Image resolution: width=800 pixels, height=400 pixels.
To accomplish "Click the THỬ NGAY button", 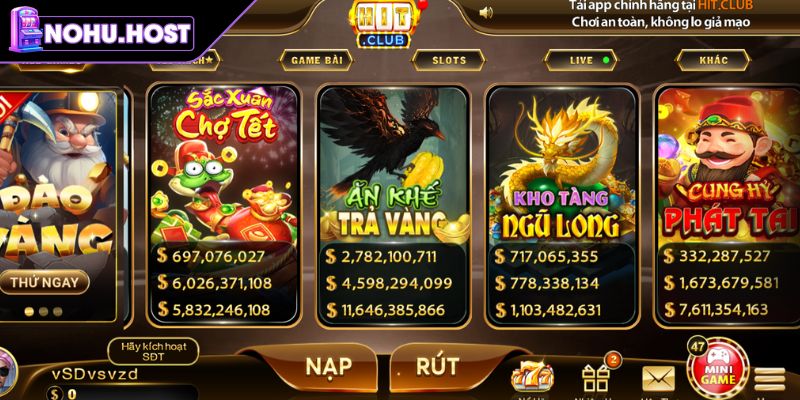I will [44, 281].
